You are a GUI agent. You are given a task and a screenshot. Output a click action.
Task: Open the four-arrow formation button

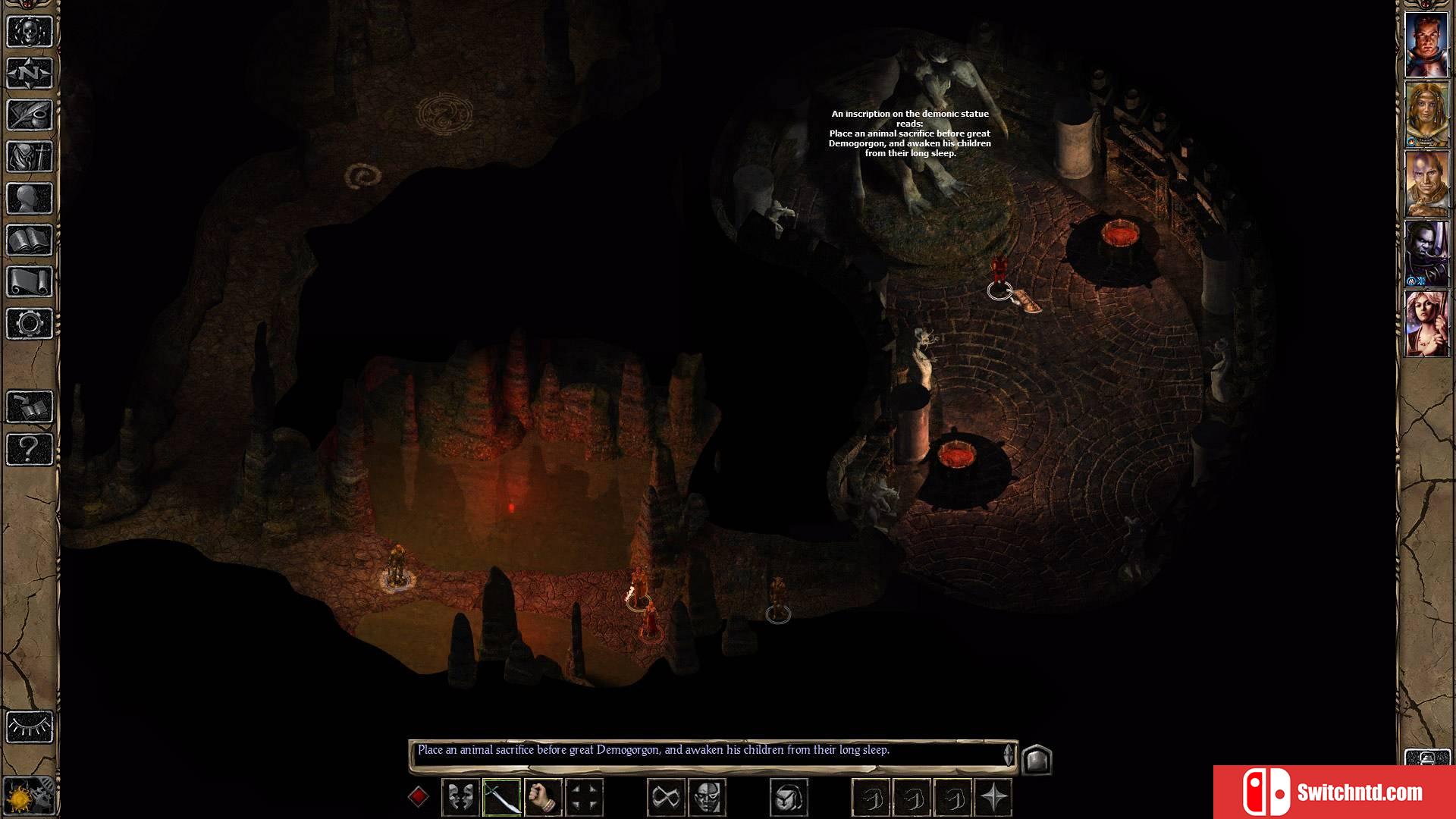pyautogui.click(x=584, y=798)
